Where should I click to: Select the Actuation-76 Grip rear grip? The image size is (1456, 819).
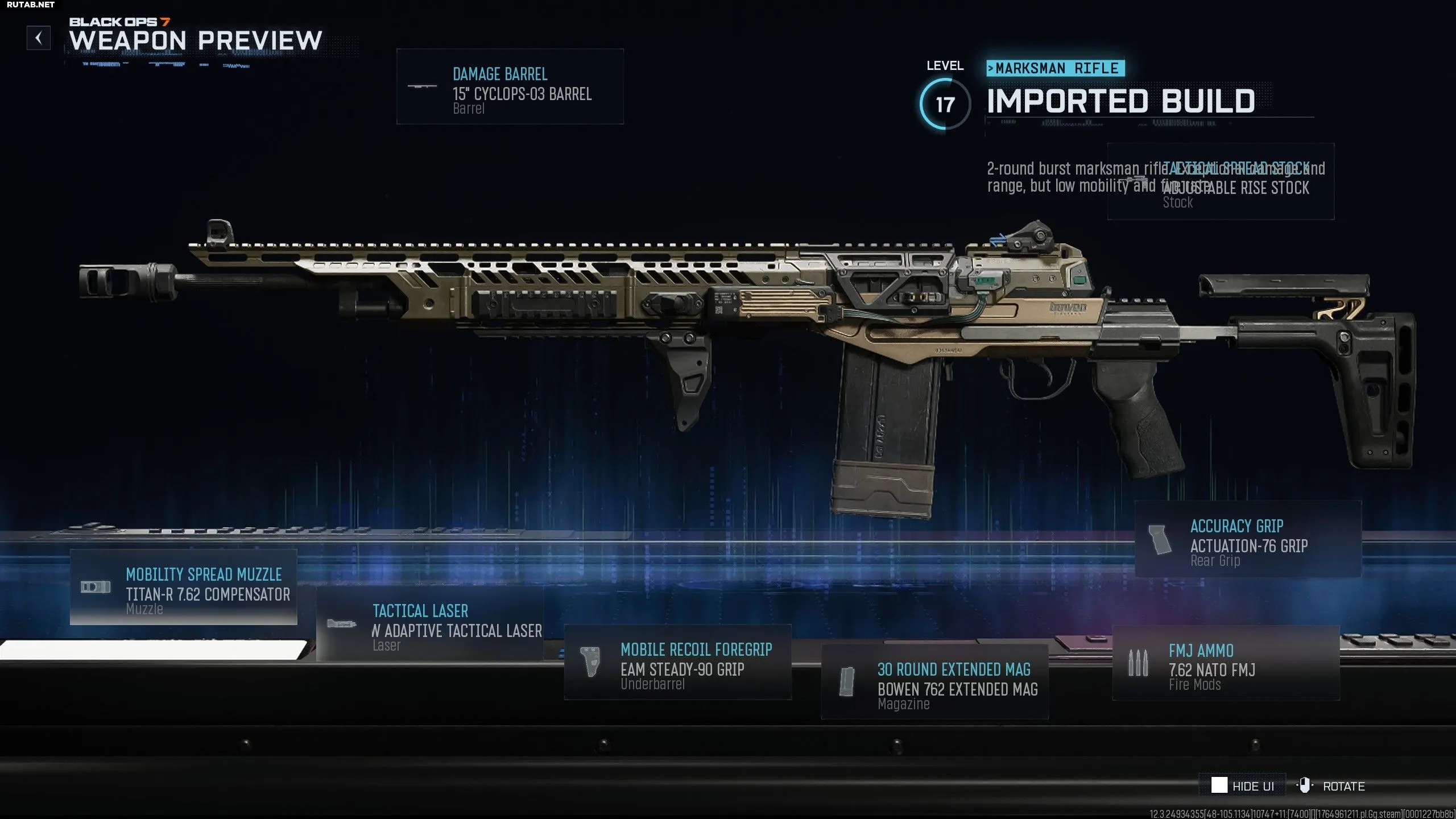(1248, 539)
